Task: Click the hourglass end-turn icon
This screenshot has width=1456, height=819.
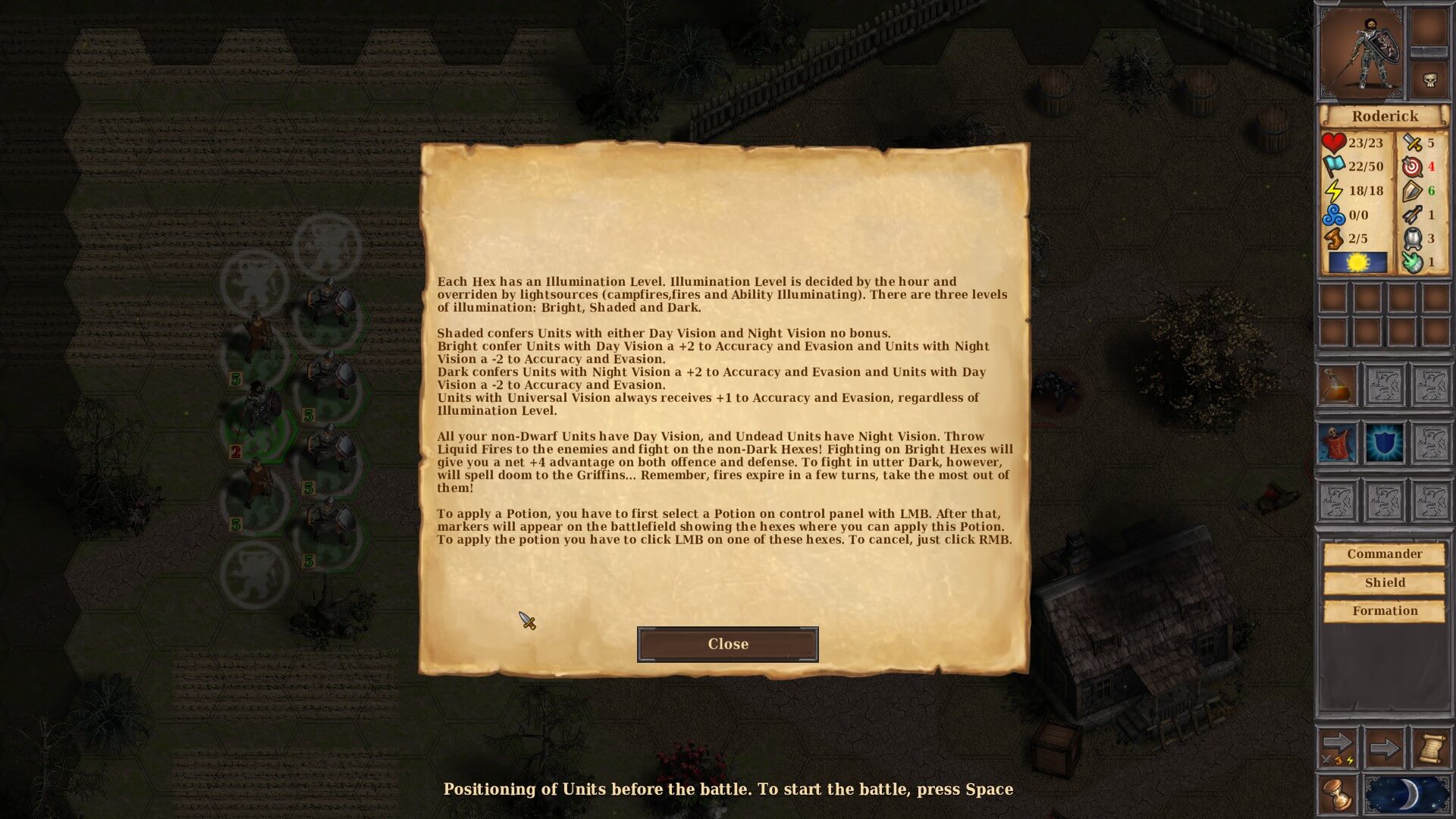Action: click(1338, 795)
